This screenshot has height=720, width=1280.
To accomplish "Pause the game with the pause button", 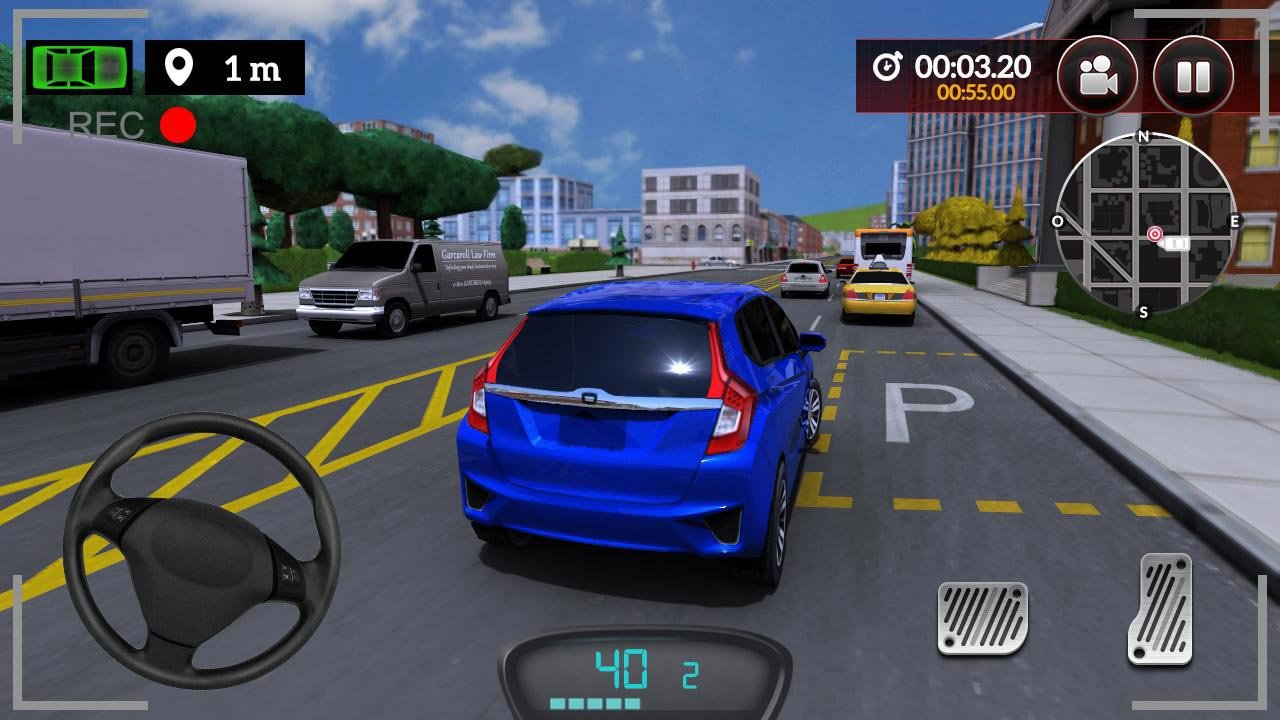I will click(1193, 76).
